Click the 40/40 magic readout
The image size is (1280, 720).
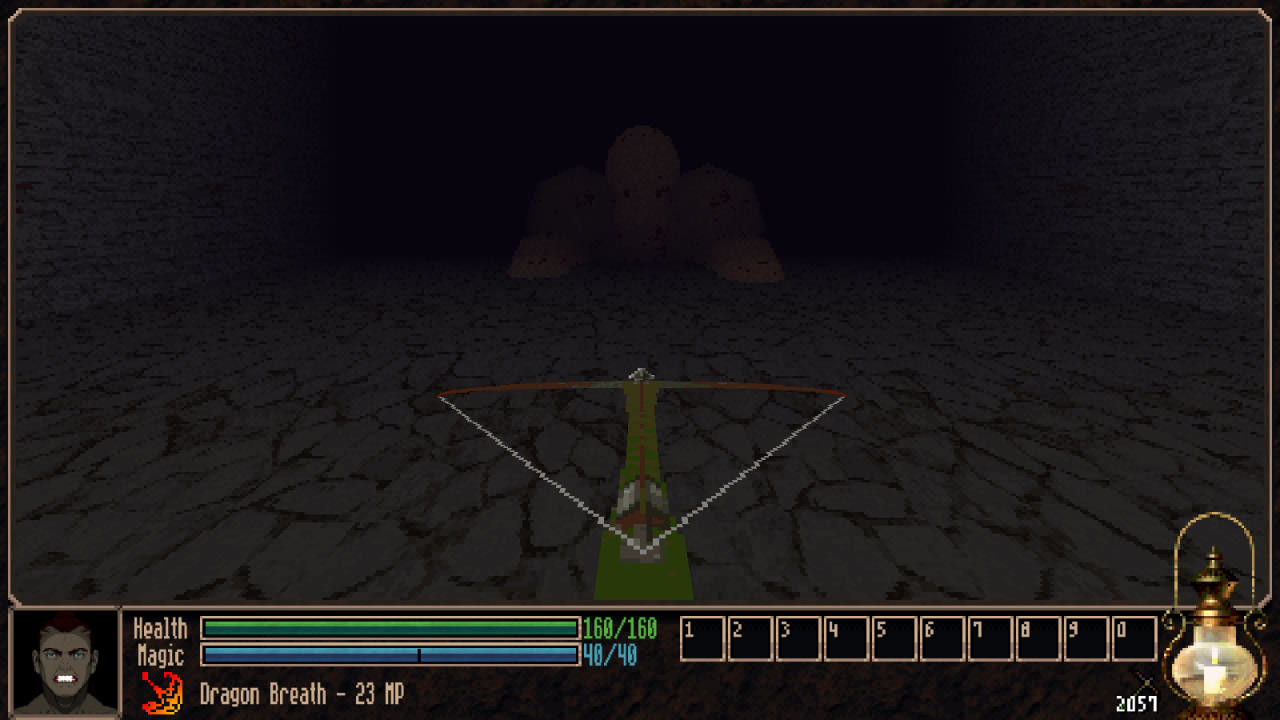tap(608, 656)
